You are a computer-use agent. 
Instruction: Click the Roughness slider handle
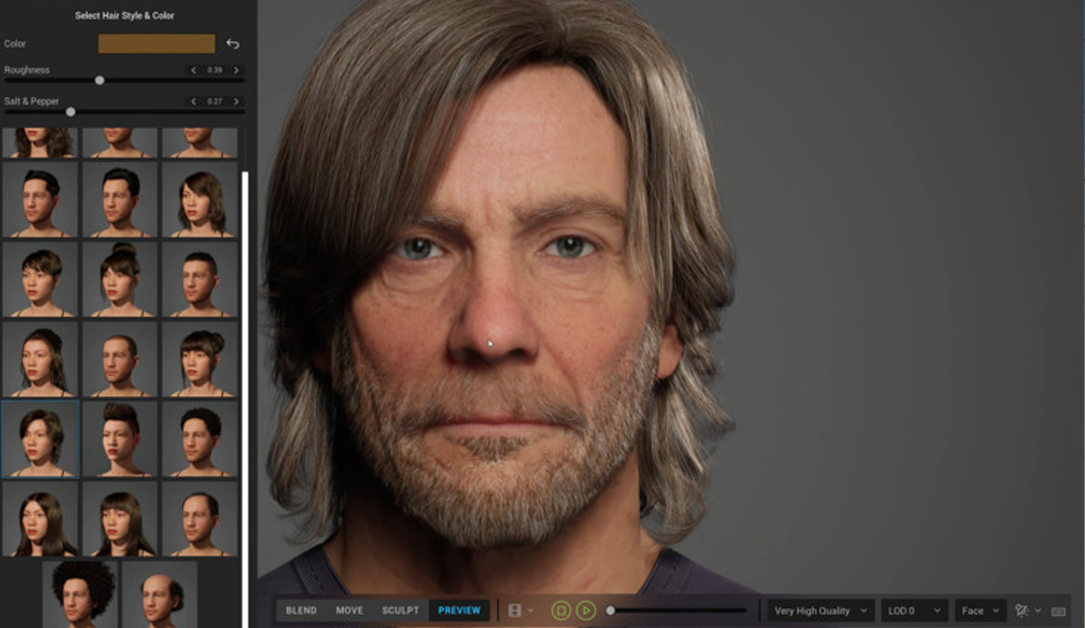(x=99, y=80)
